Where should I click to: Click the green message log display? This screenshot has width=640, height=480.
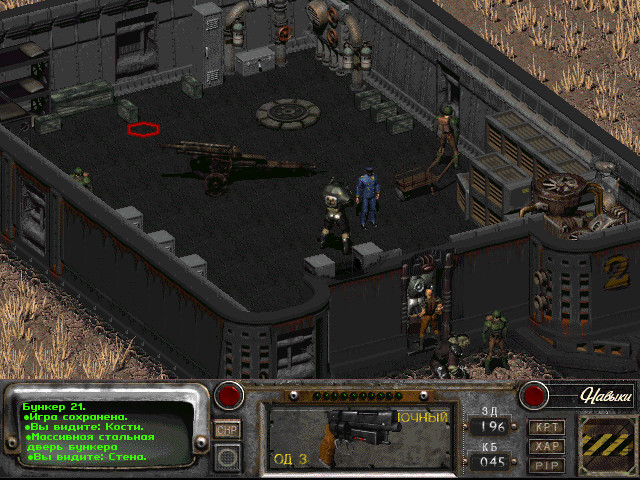click(x=110, y=430)
